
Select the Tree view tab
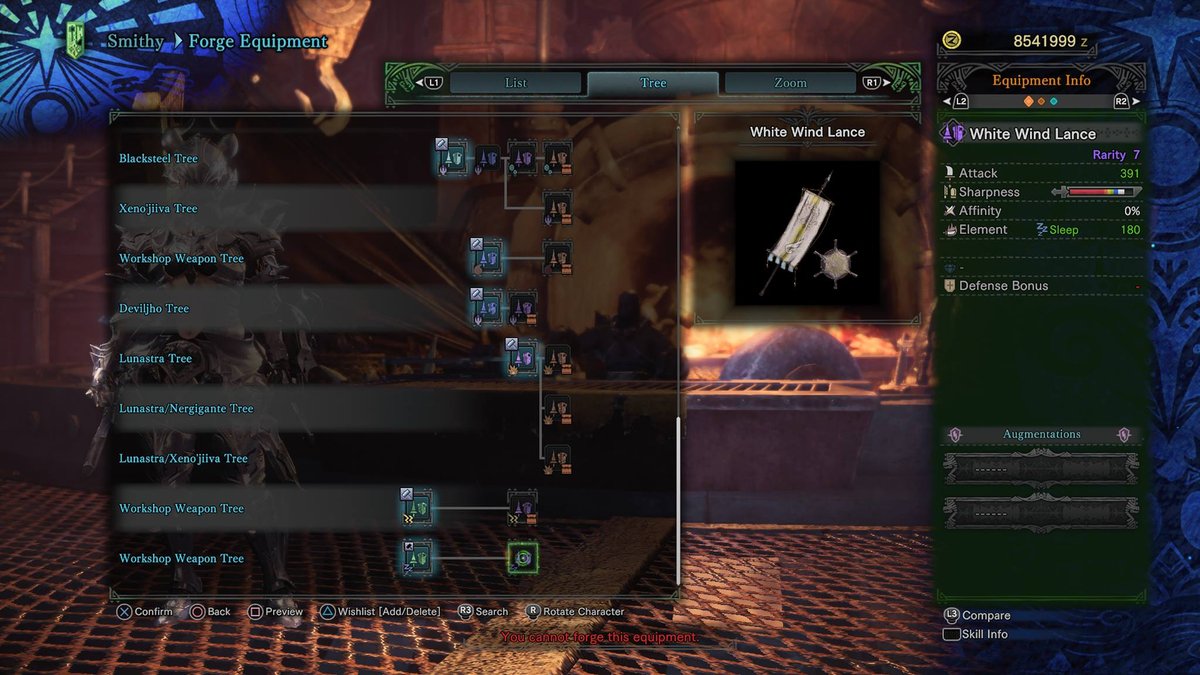(652, 83)
